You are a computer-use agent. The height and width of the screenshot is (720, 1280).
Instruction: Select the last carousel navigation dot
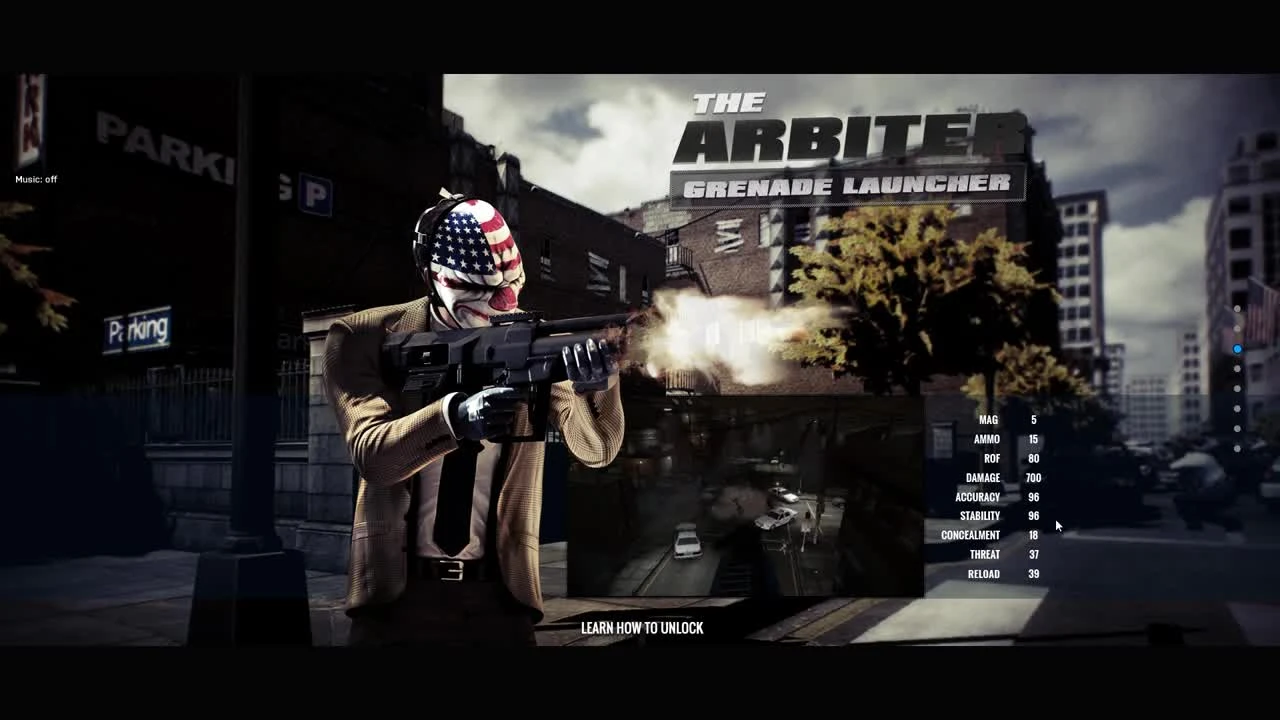[x=1237, y=449]
